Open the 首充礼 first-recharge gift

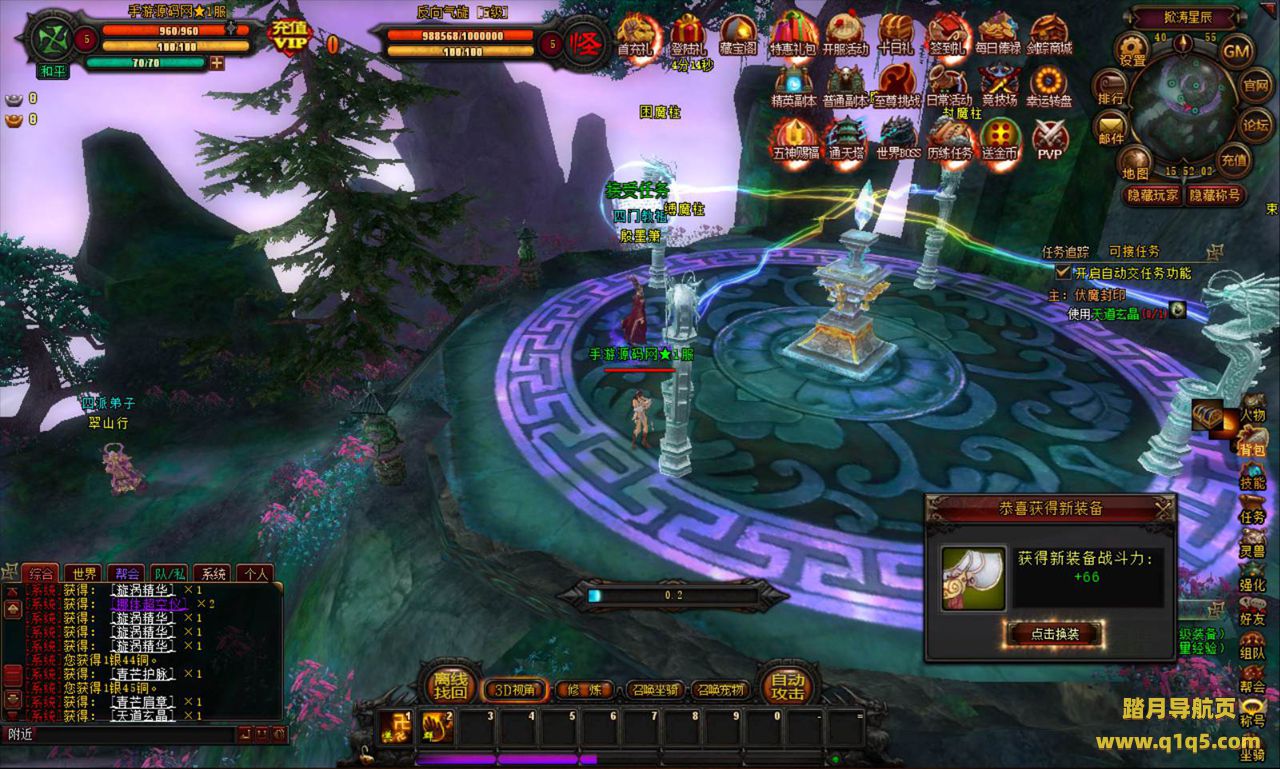637,36
